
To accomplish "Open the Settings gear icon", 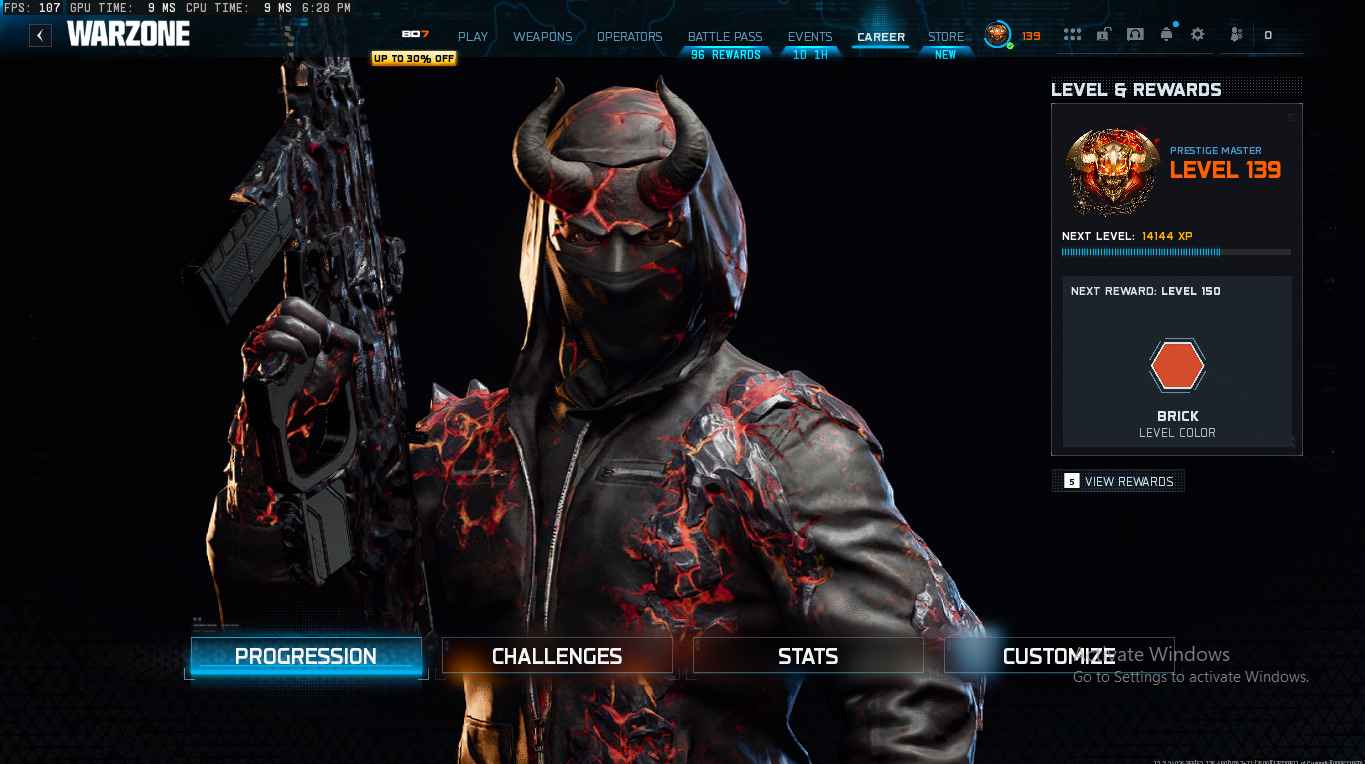I will (1197, 34).
